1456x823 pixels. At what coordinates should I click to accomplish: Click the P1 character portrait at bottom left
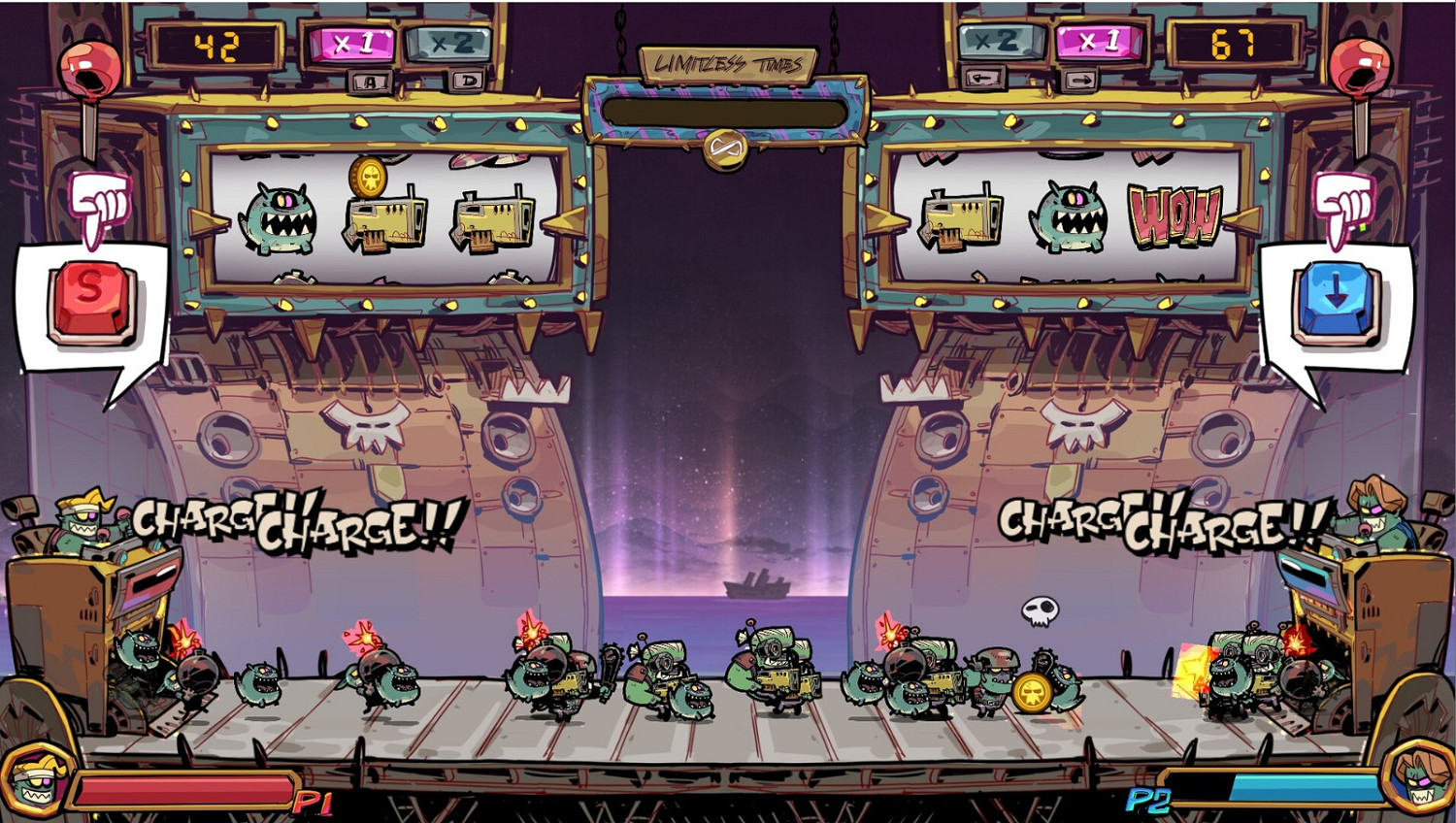35,782
